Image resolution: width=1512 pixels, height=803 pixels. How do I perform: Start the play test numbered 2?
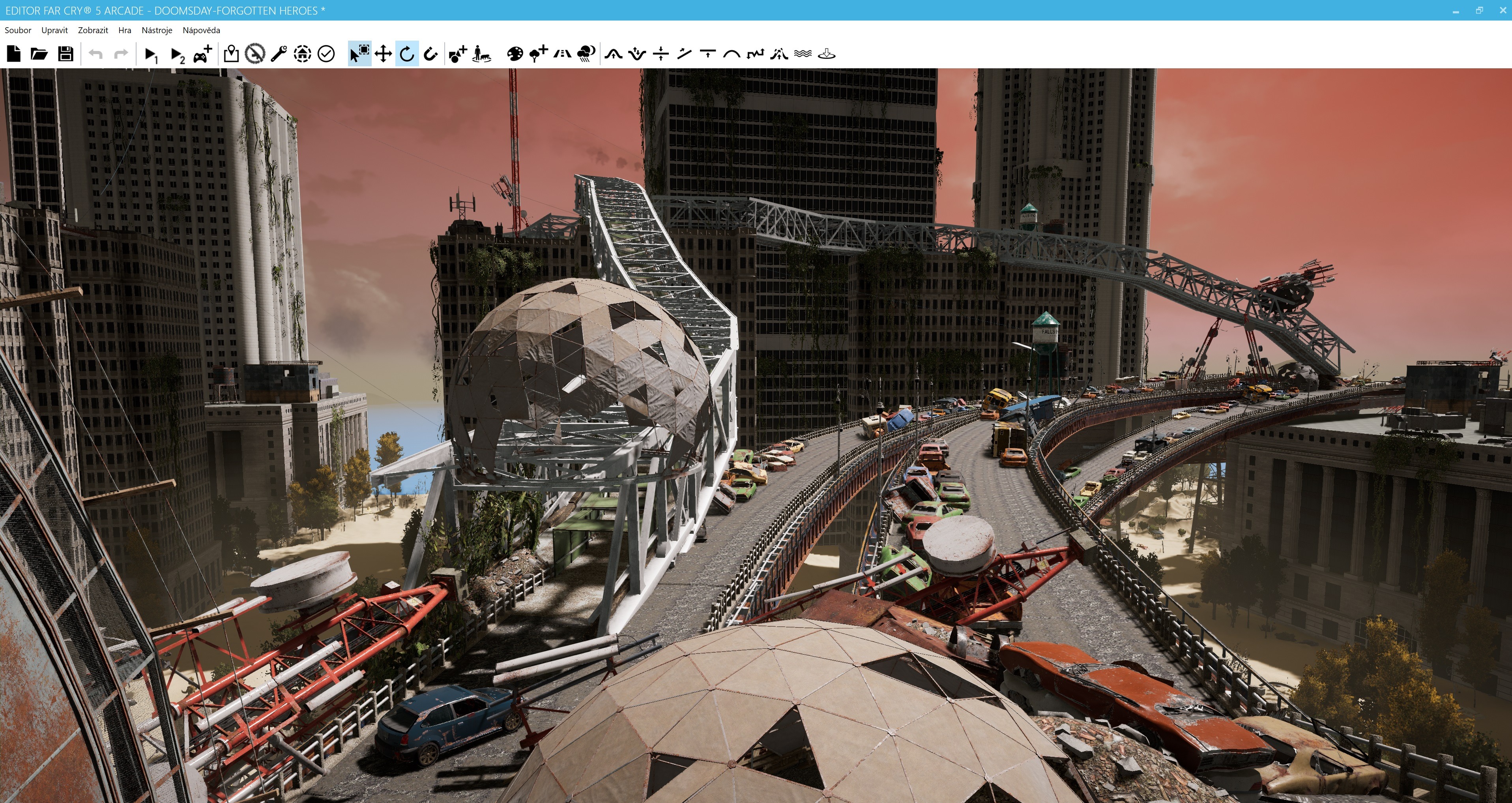point(177,54)
